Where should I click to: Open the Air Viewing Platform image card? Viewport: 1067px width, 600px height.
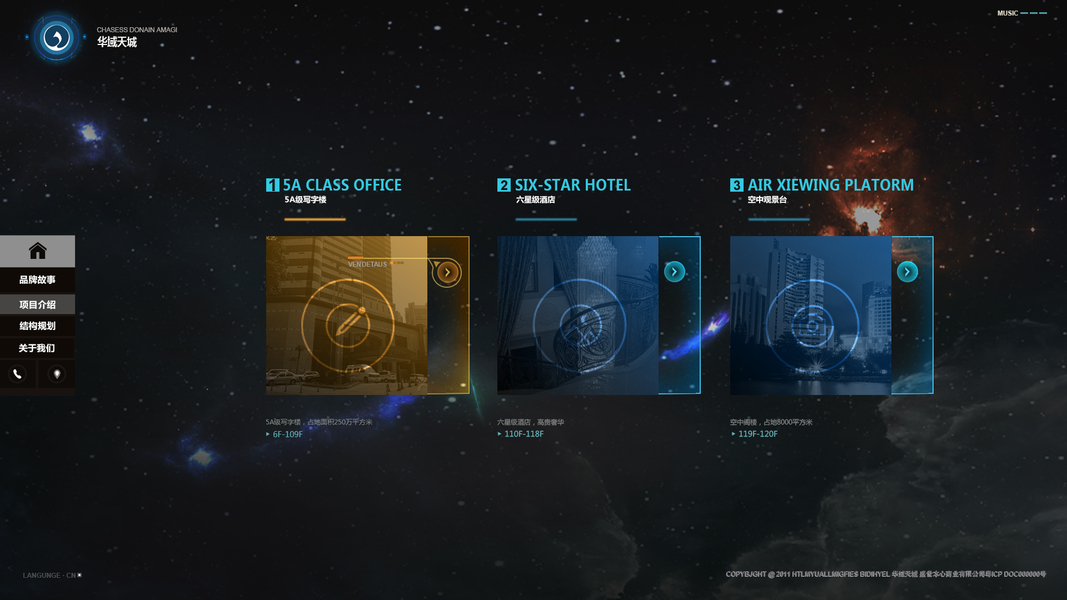[810, 315]
